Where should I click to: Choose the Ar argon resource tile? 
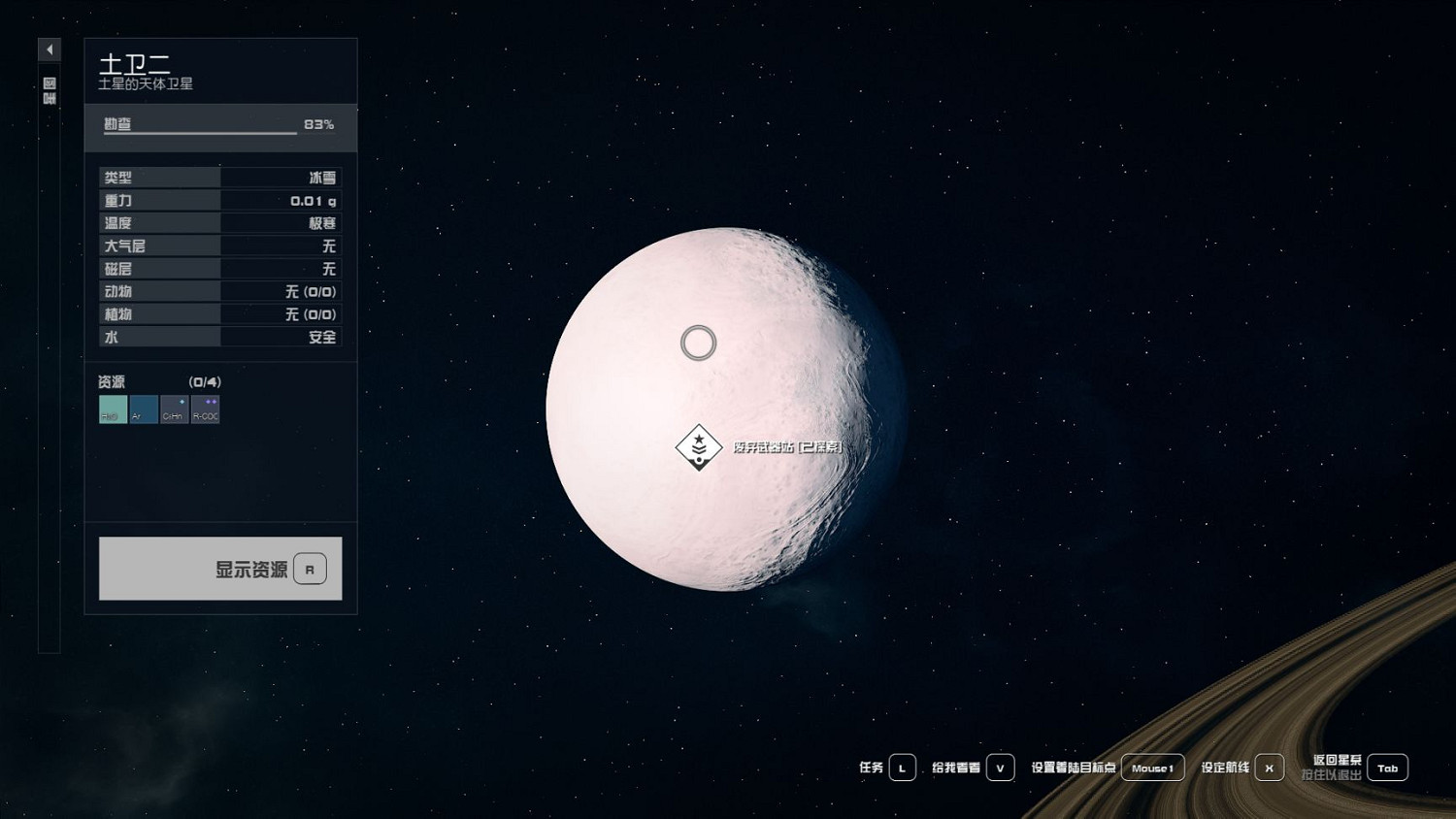144,409
